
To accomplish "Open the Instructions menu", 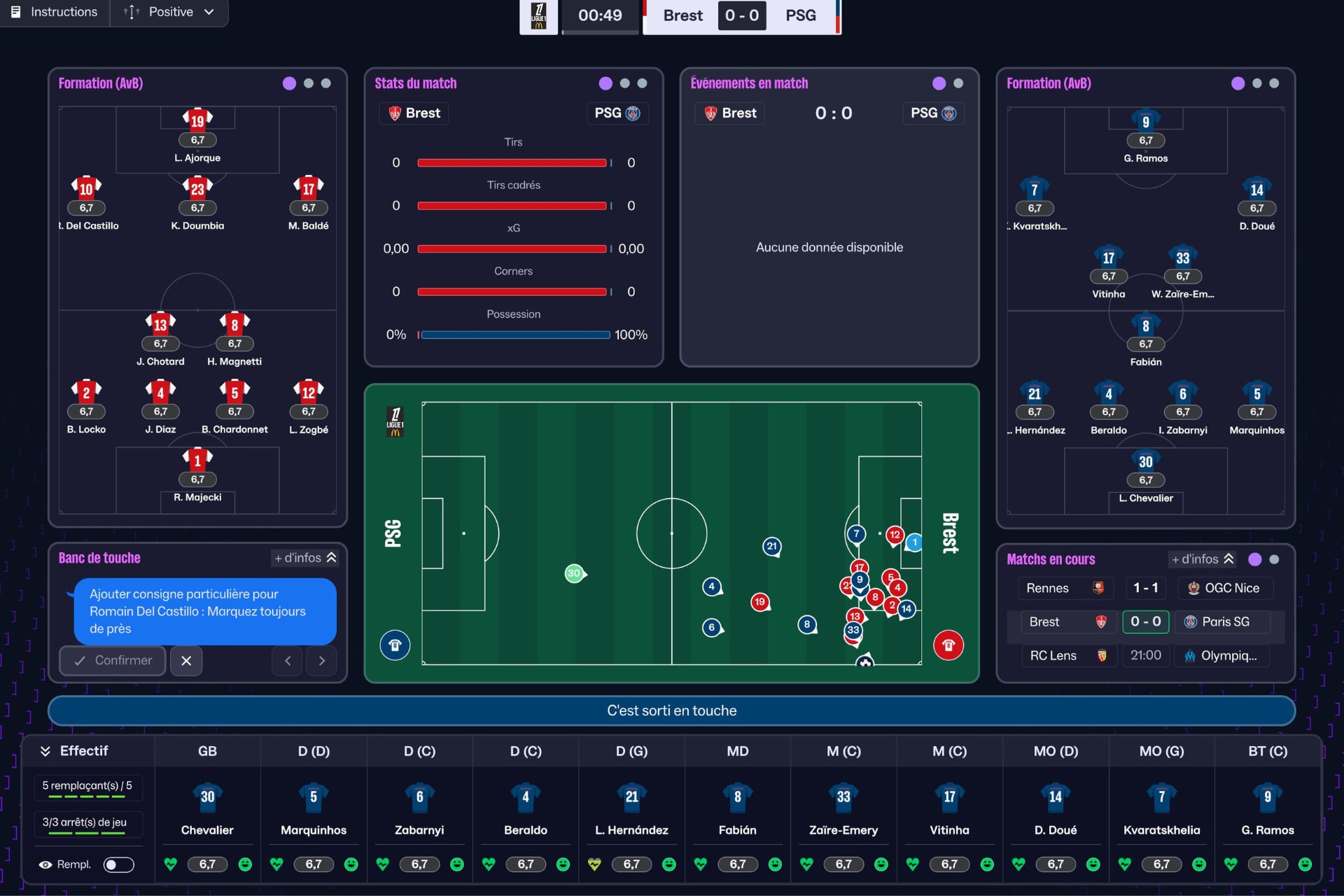I will 54,12.
